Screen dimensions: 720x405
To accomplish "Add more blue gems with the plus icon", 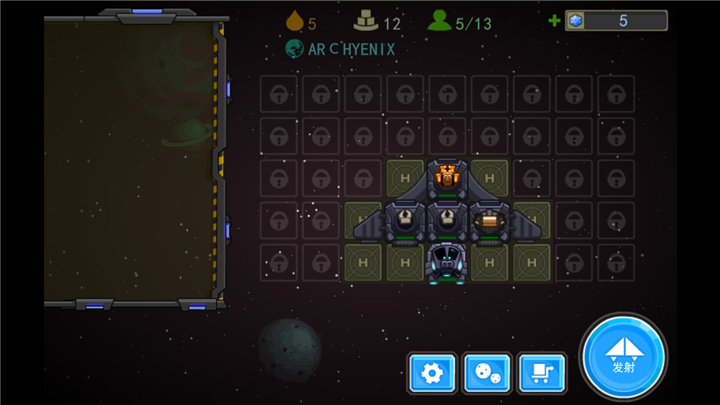I will tap(554, 20).
